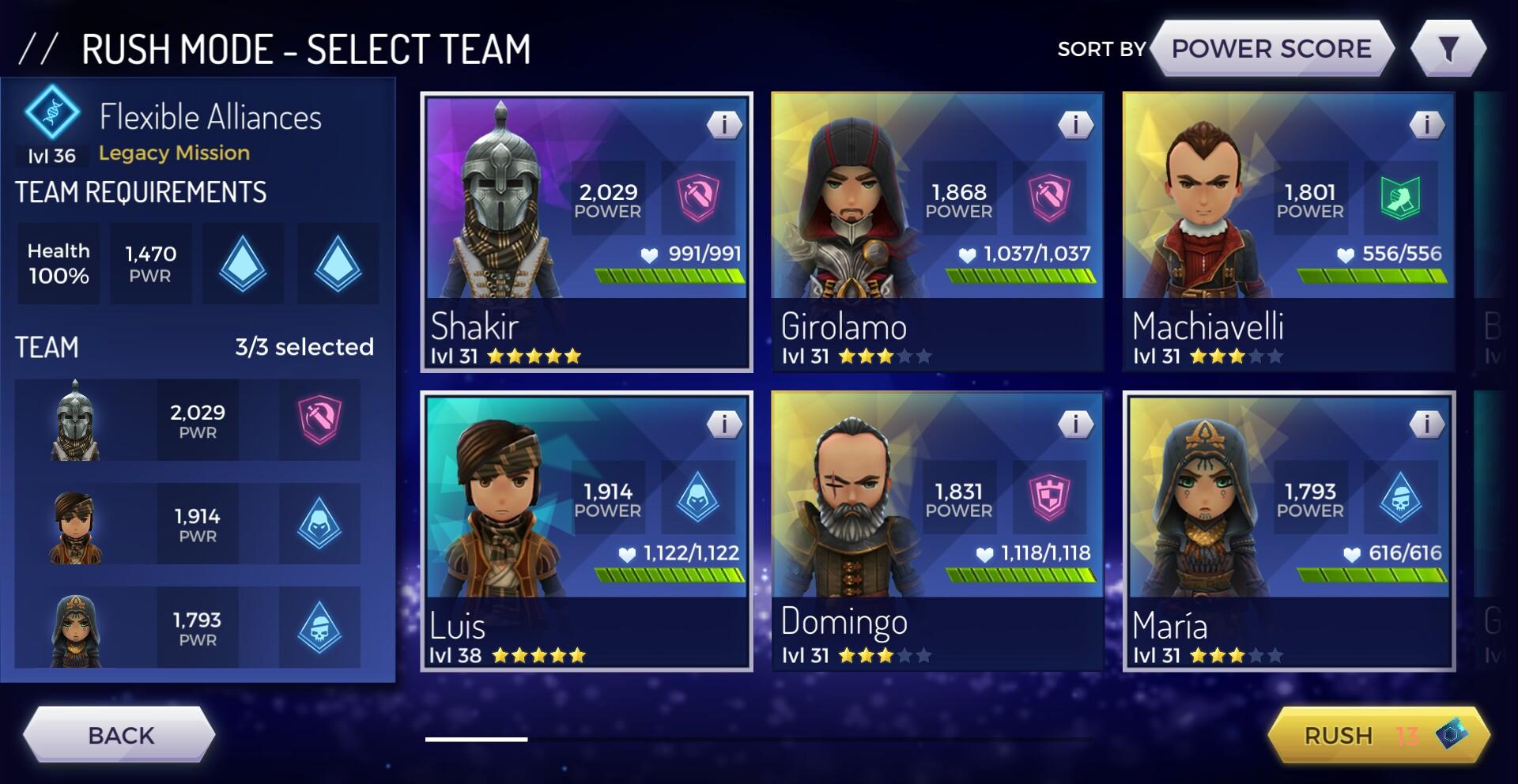The width and height of the screenshot is (1518, 784).
Task: Open Girolamo's info panel
Action: (x=1075, y=126)
